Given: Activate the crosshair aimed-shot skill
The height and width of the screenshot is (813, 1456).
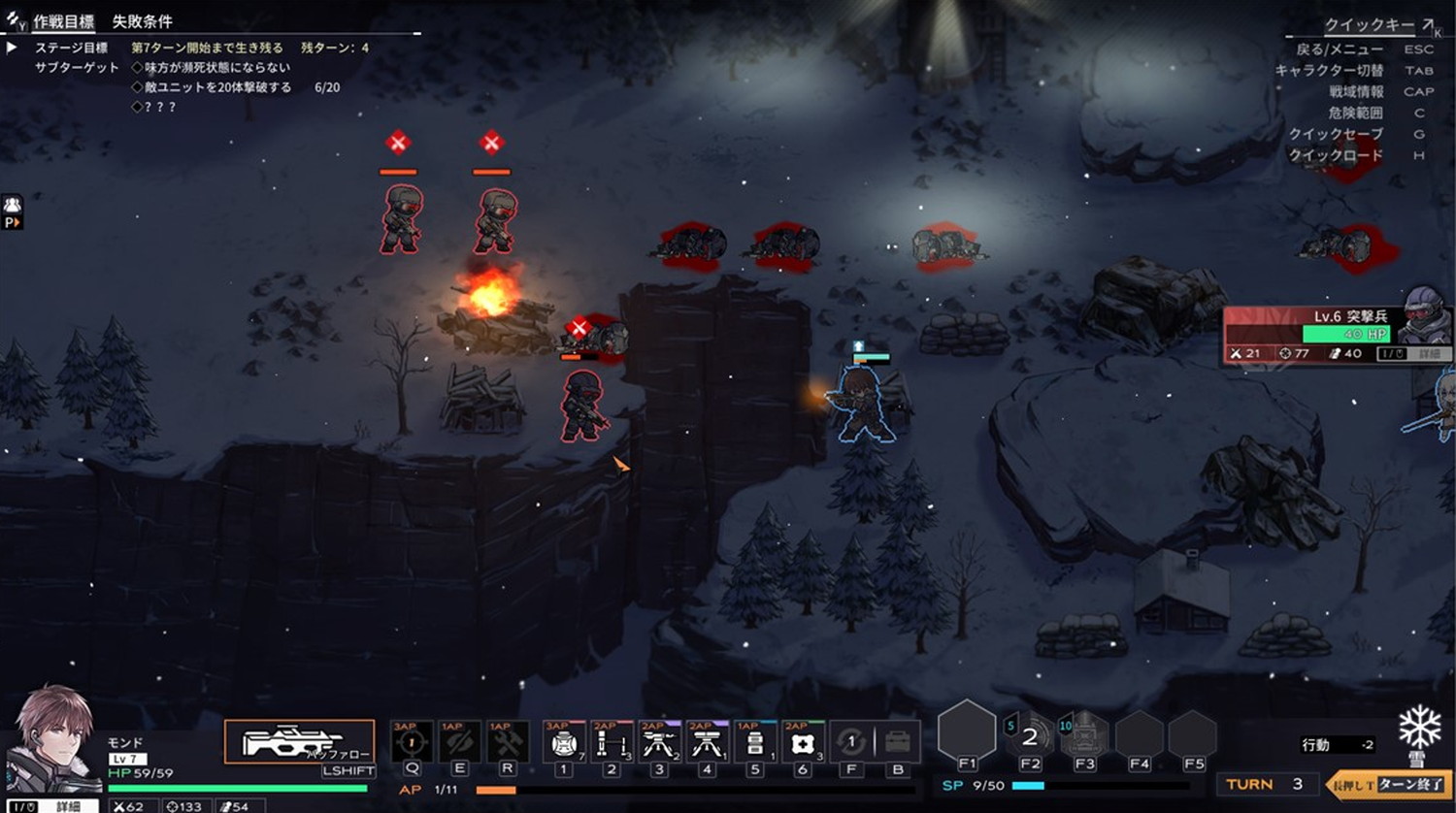Looking at the screenshot, I should (x=412, y=743).
